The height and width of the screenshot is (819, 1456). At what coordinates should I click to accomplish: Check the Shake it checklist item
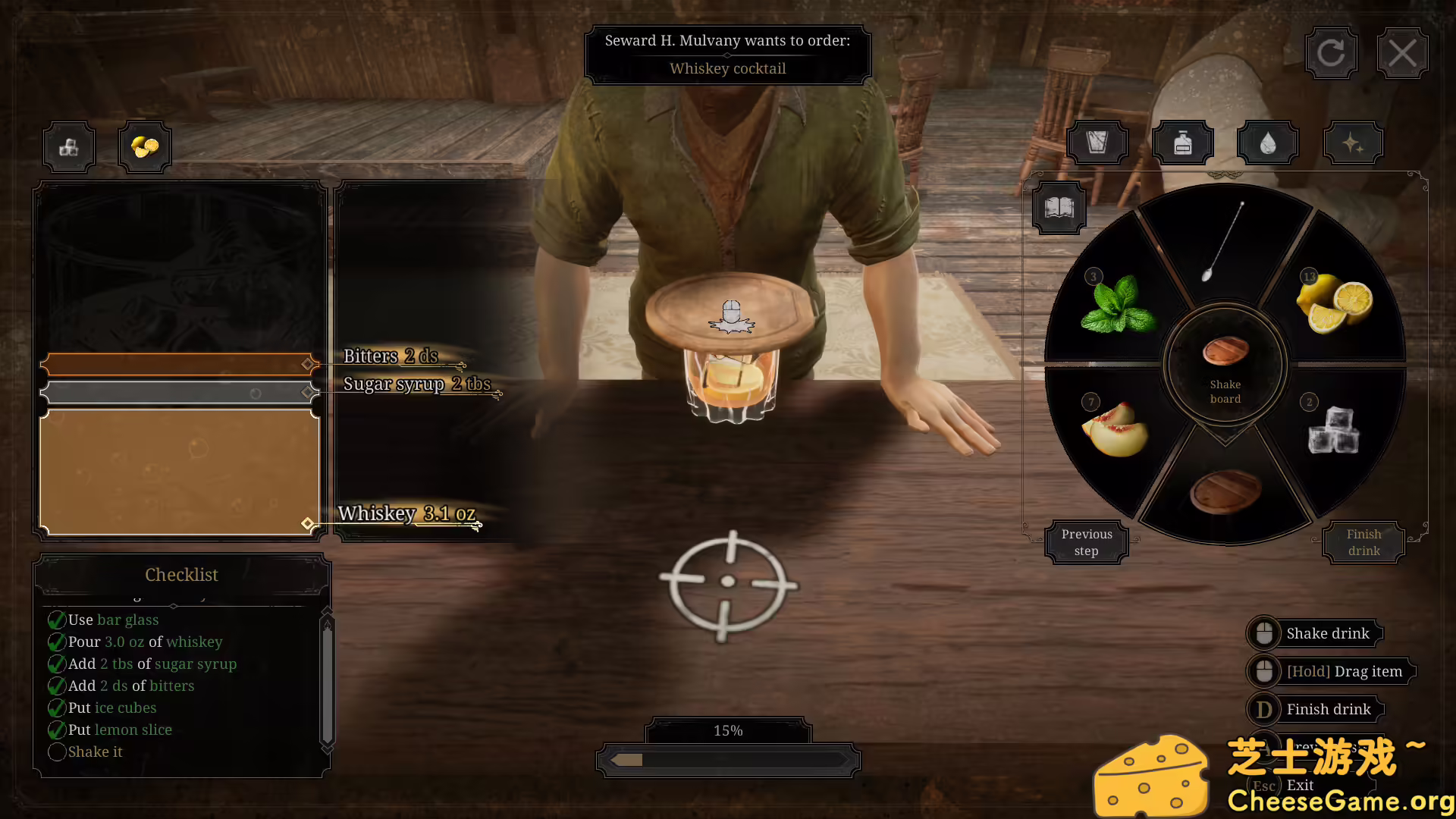tap(57, 752)
